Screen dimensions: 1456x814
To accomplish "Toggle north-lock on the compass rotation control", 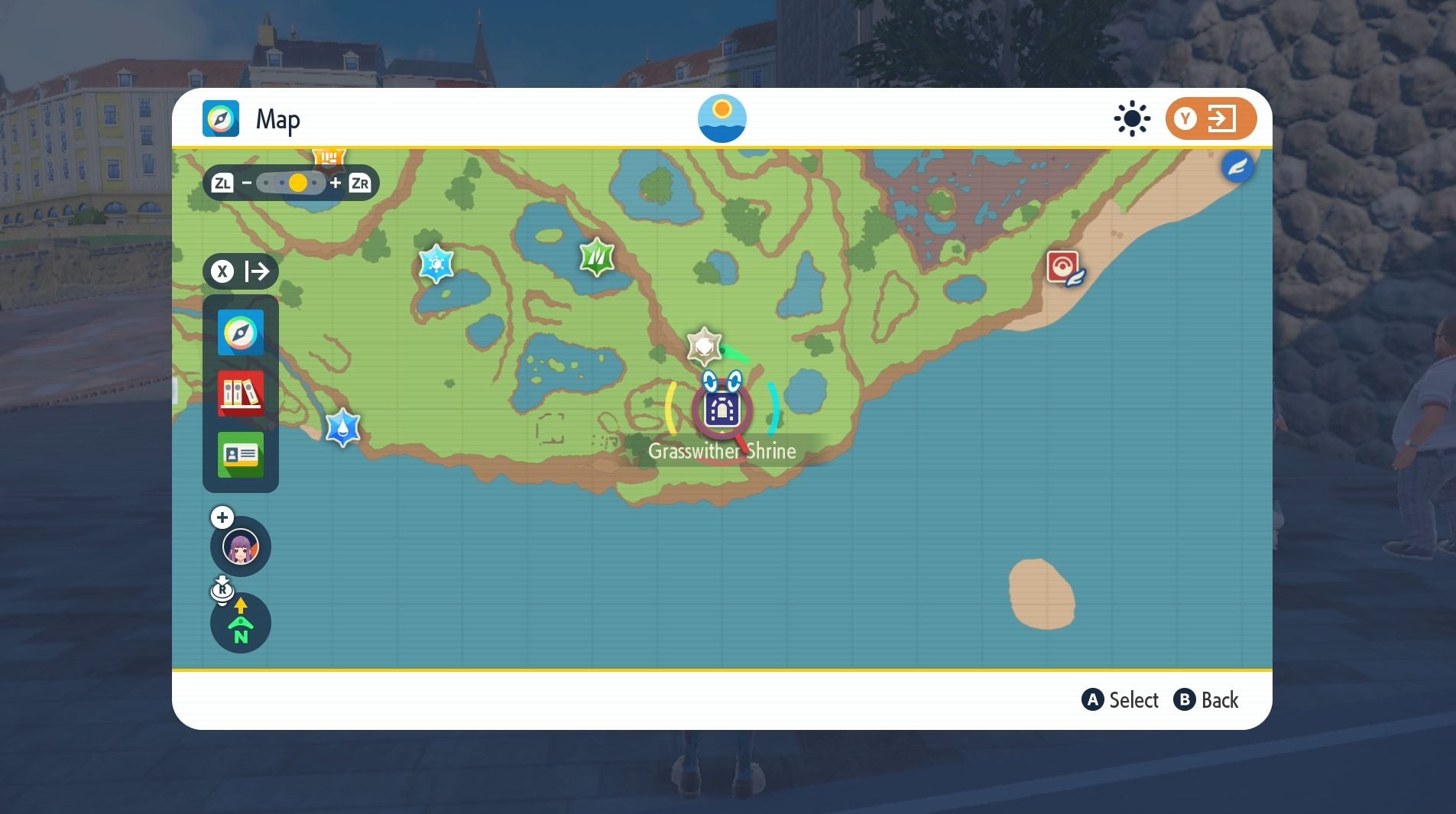I will 241,623.
